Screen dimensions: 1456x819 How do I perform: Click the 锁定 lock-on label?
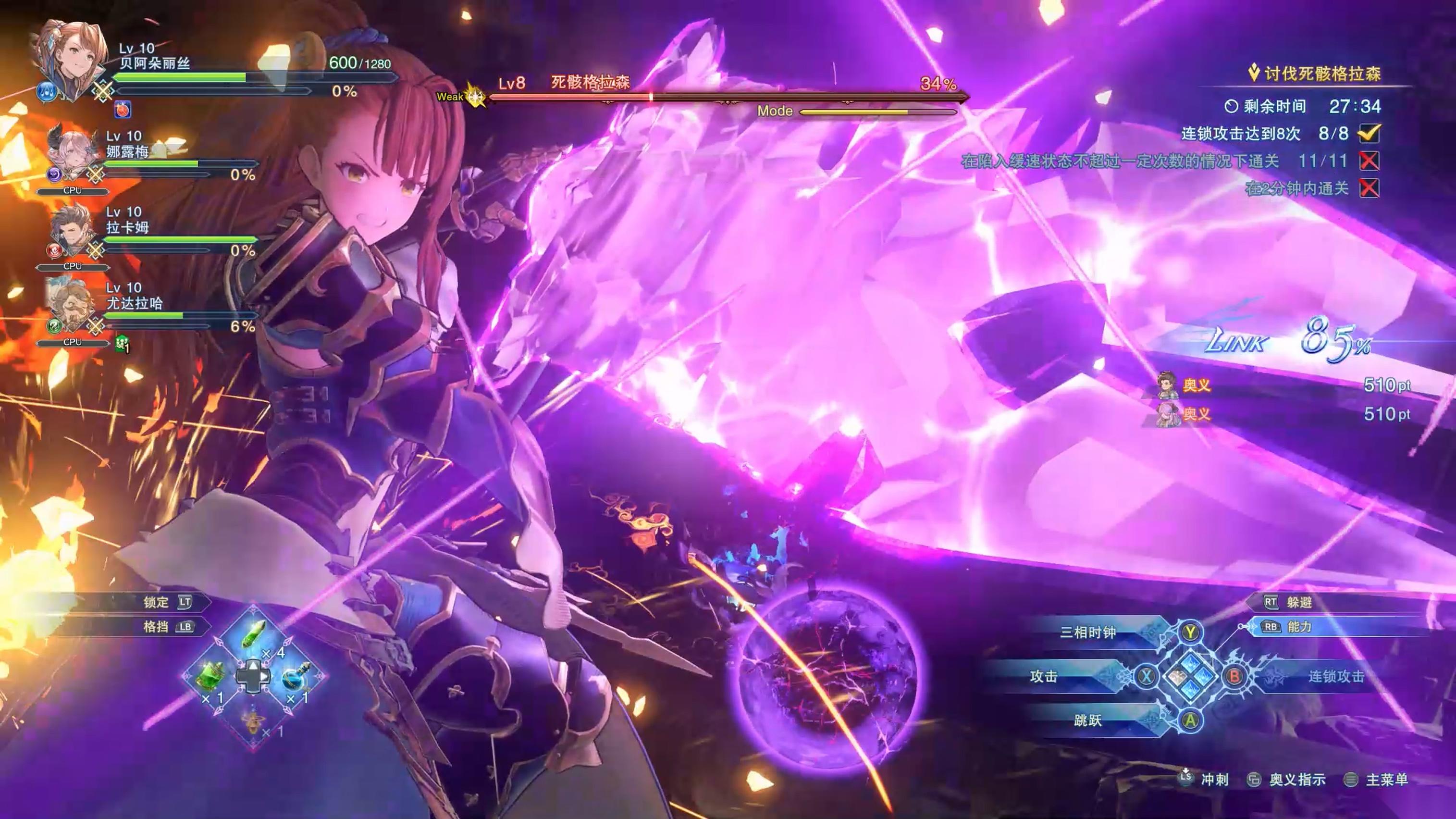pos(156,603)
